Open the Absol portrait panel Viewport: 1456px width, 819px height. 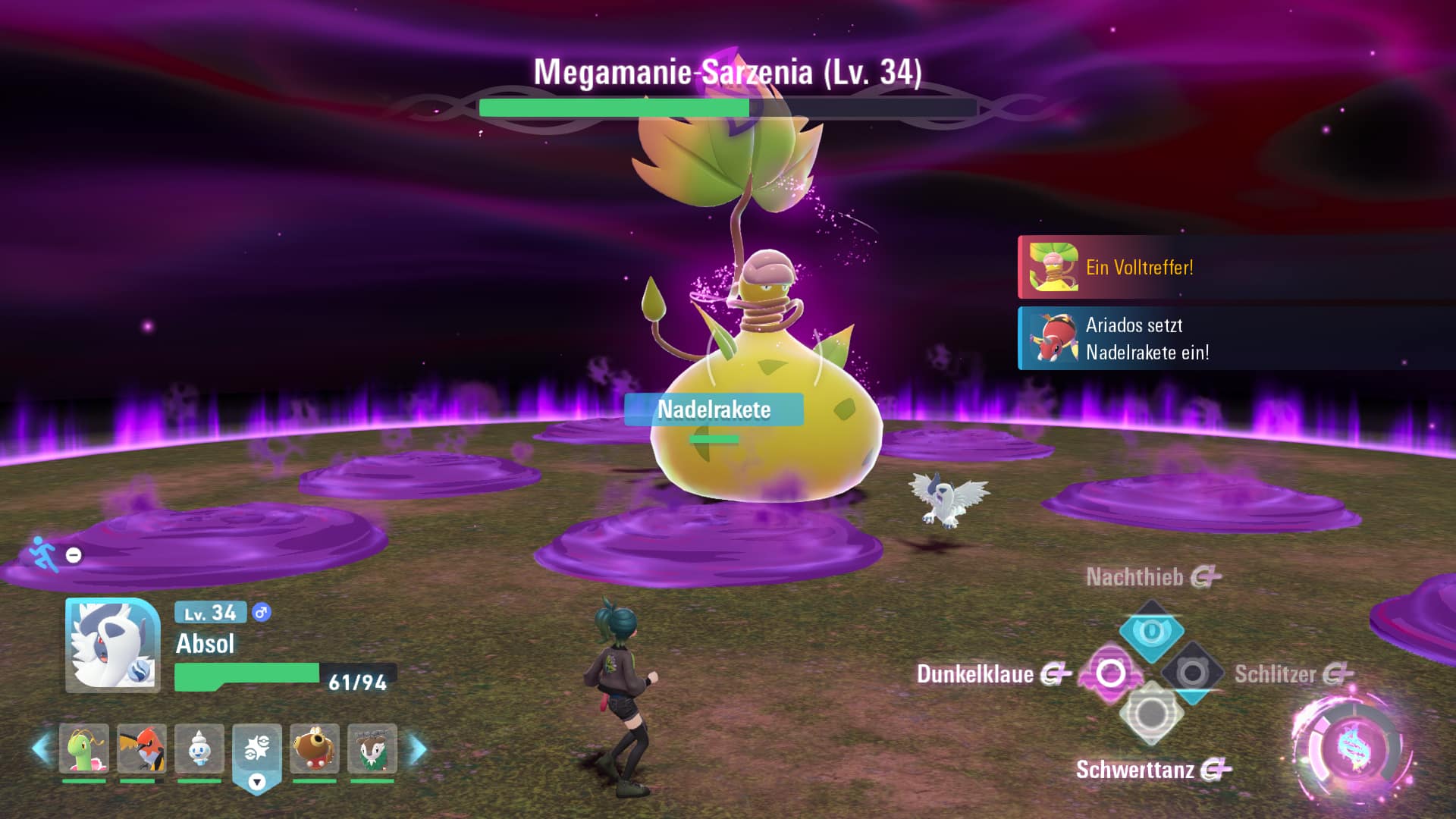[x=113, y=645]
